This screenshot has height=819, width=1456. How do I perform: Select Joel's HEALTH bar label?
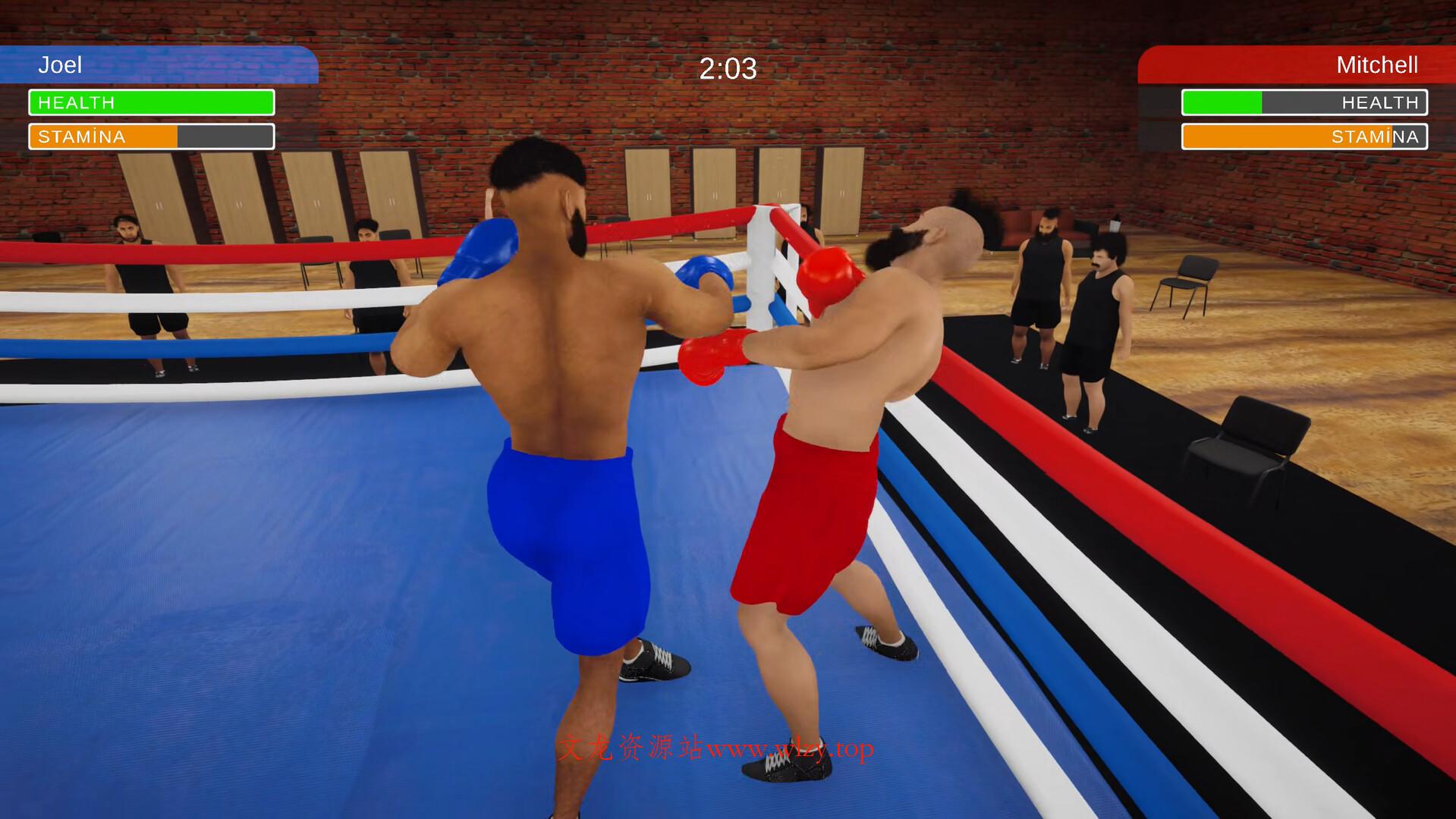coord(78,102)
